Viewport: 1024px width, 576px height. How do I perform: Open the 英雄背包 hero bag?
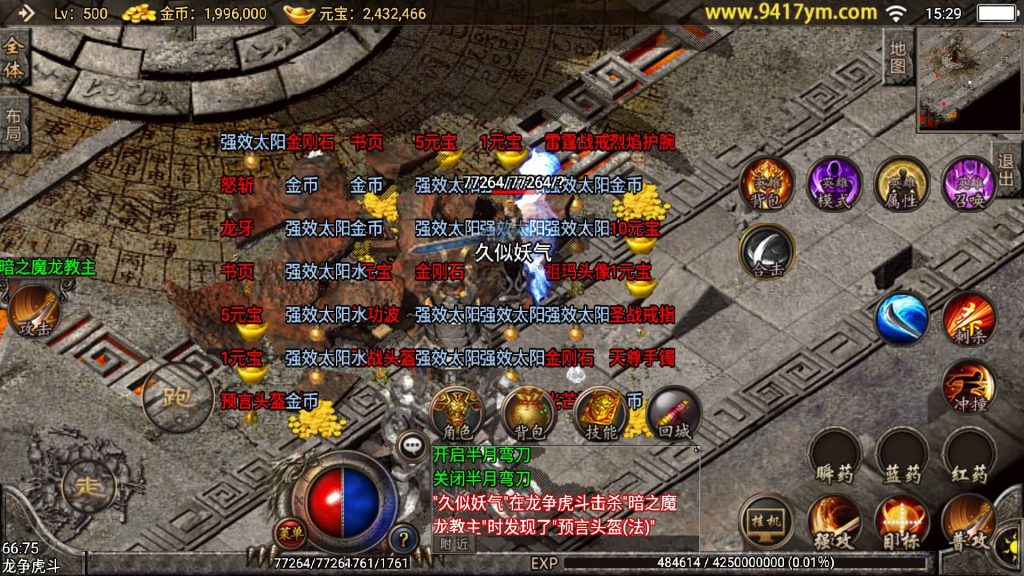(x=766, y=183)
